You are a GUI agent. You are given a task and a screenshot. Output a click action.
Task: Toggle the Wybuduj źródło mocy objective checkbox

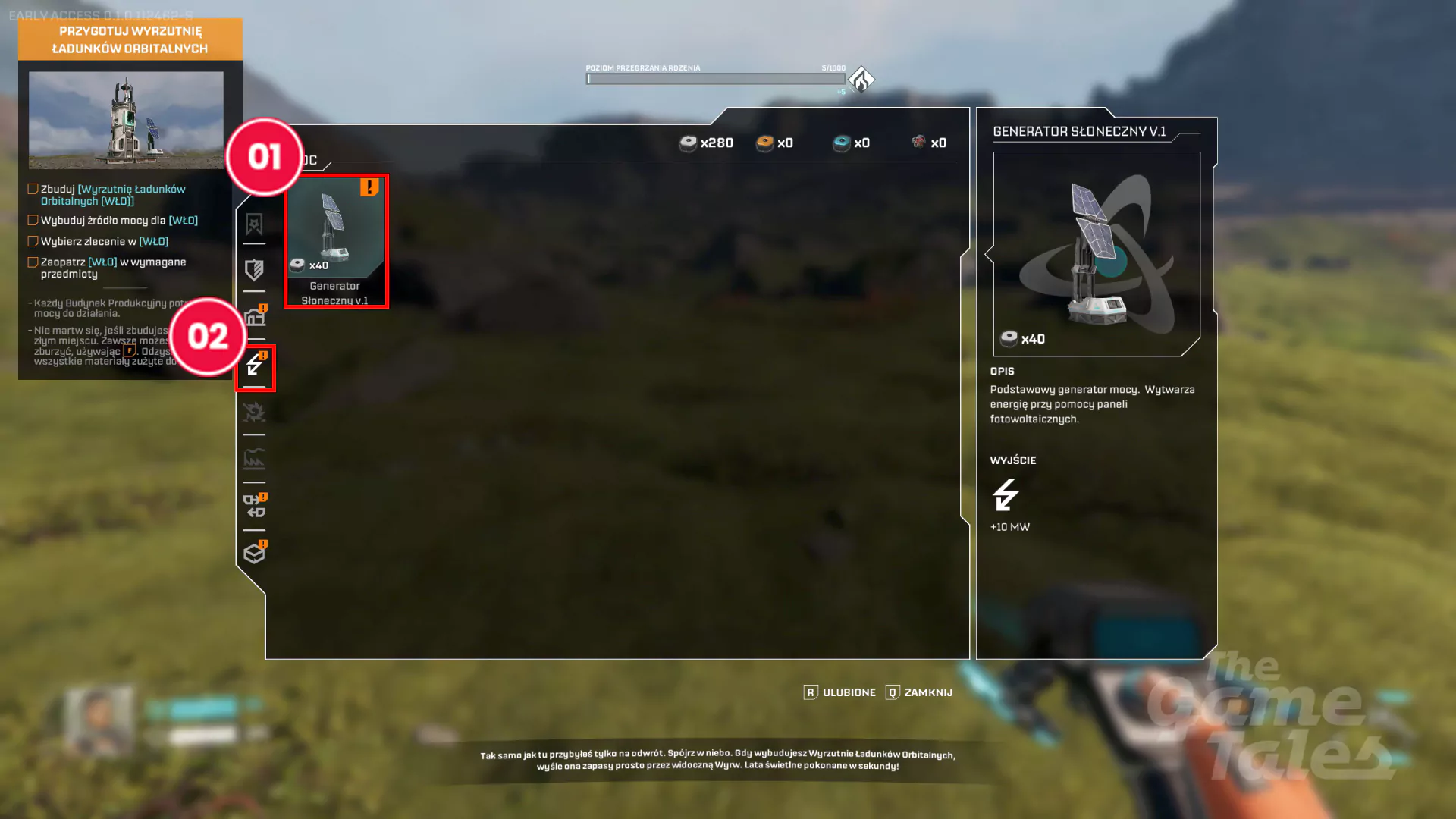click(33, 221)
